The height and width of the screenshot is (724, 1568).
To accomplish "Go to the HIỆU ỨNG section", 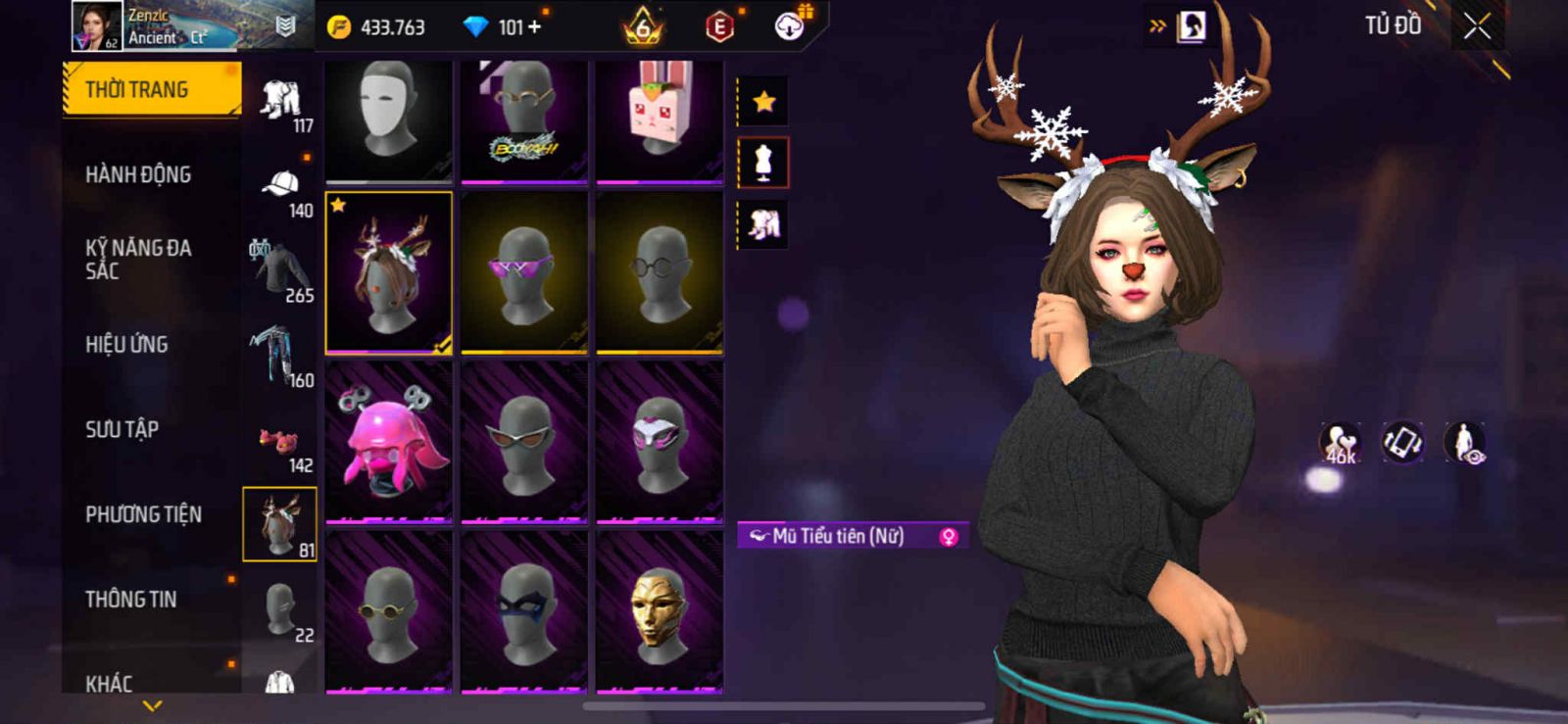I will [126, 345].
